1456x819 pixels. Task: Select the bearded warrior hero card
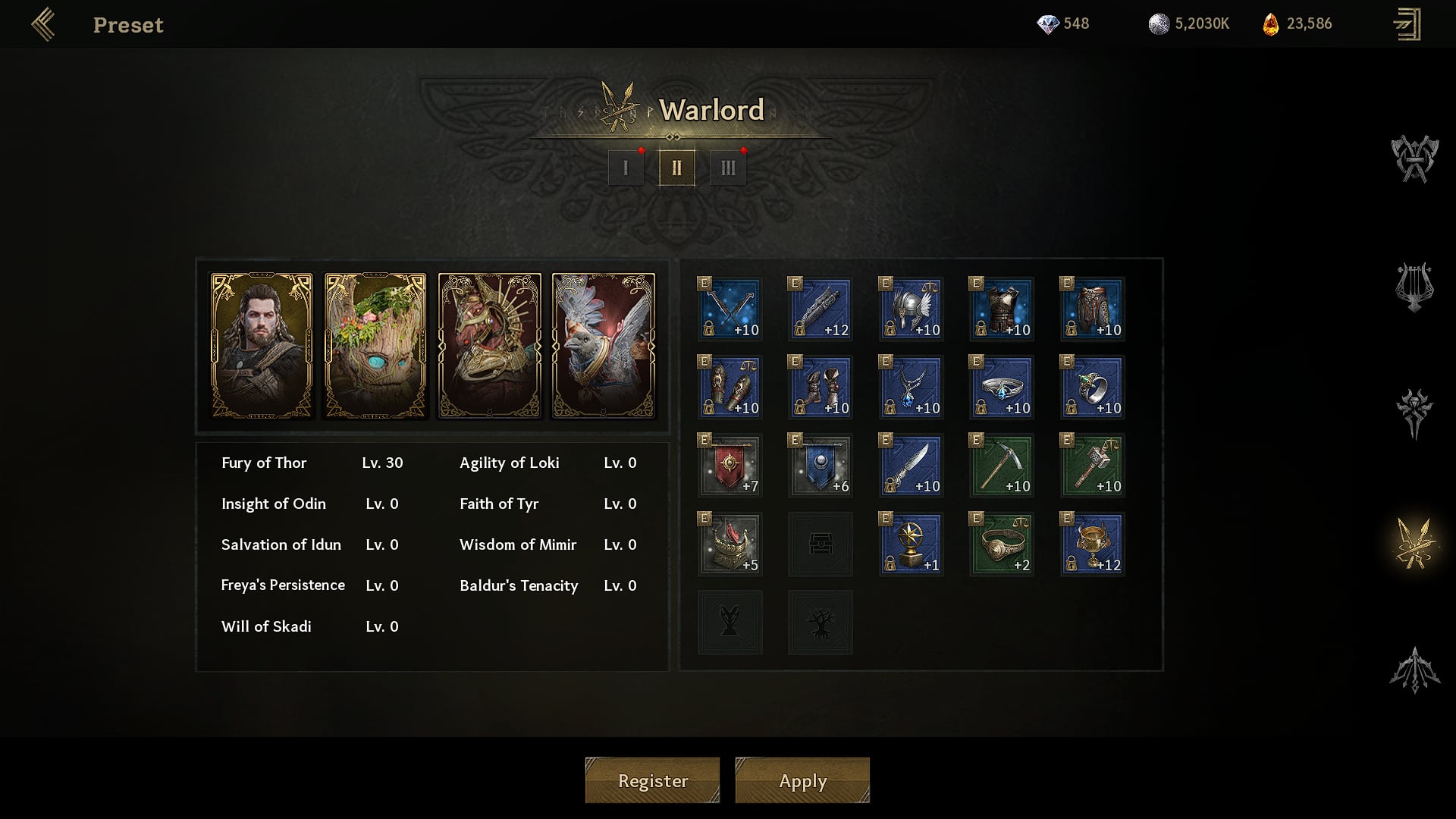coord(262,346)
